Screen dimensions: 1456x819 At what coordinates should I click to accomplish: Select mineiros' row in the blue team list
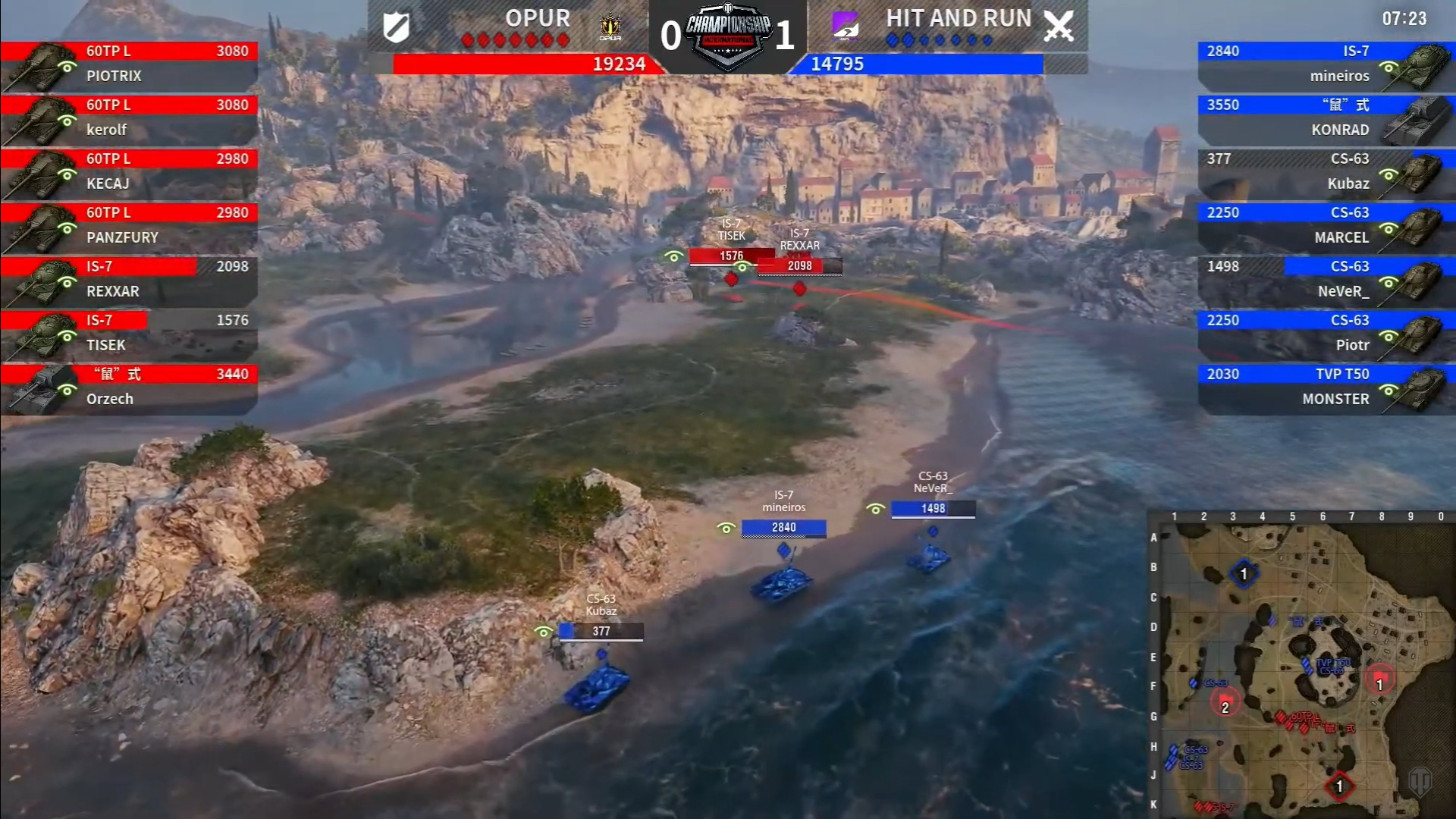tap(1326, 64)
